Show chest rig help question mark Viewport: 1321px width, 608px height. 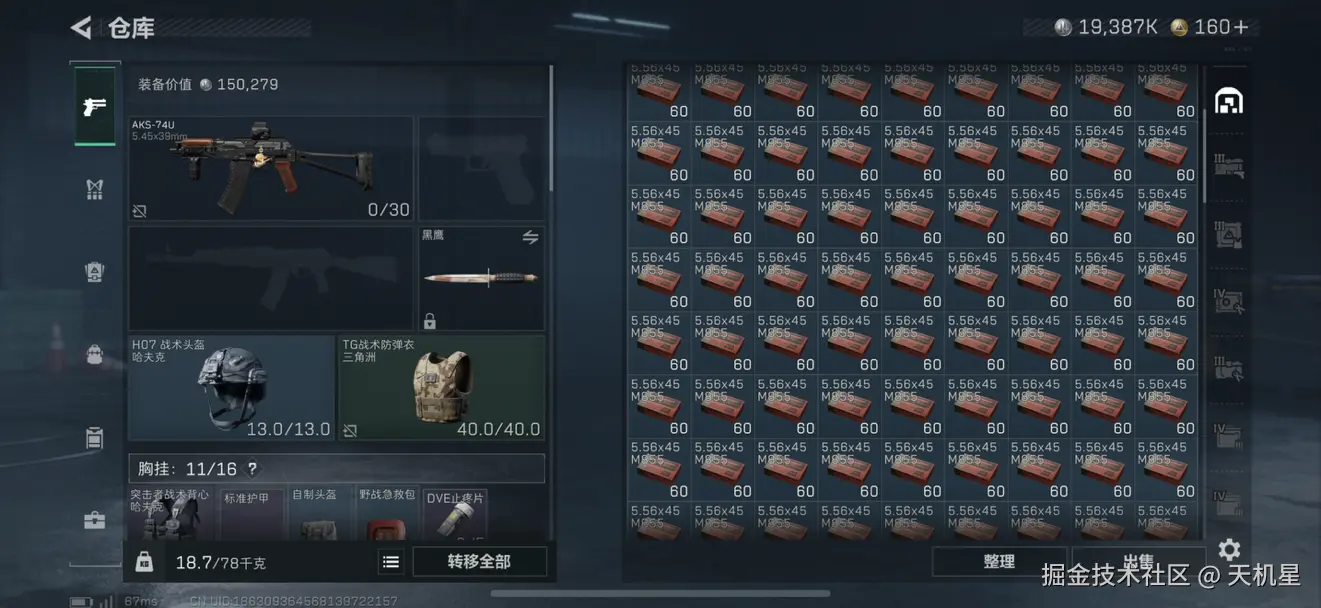[252, 469]
